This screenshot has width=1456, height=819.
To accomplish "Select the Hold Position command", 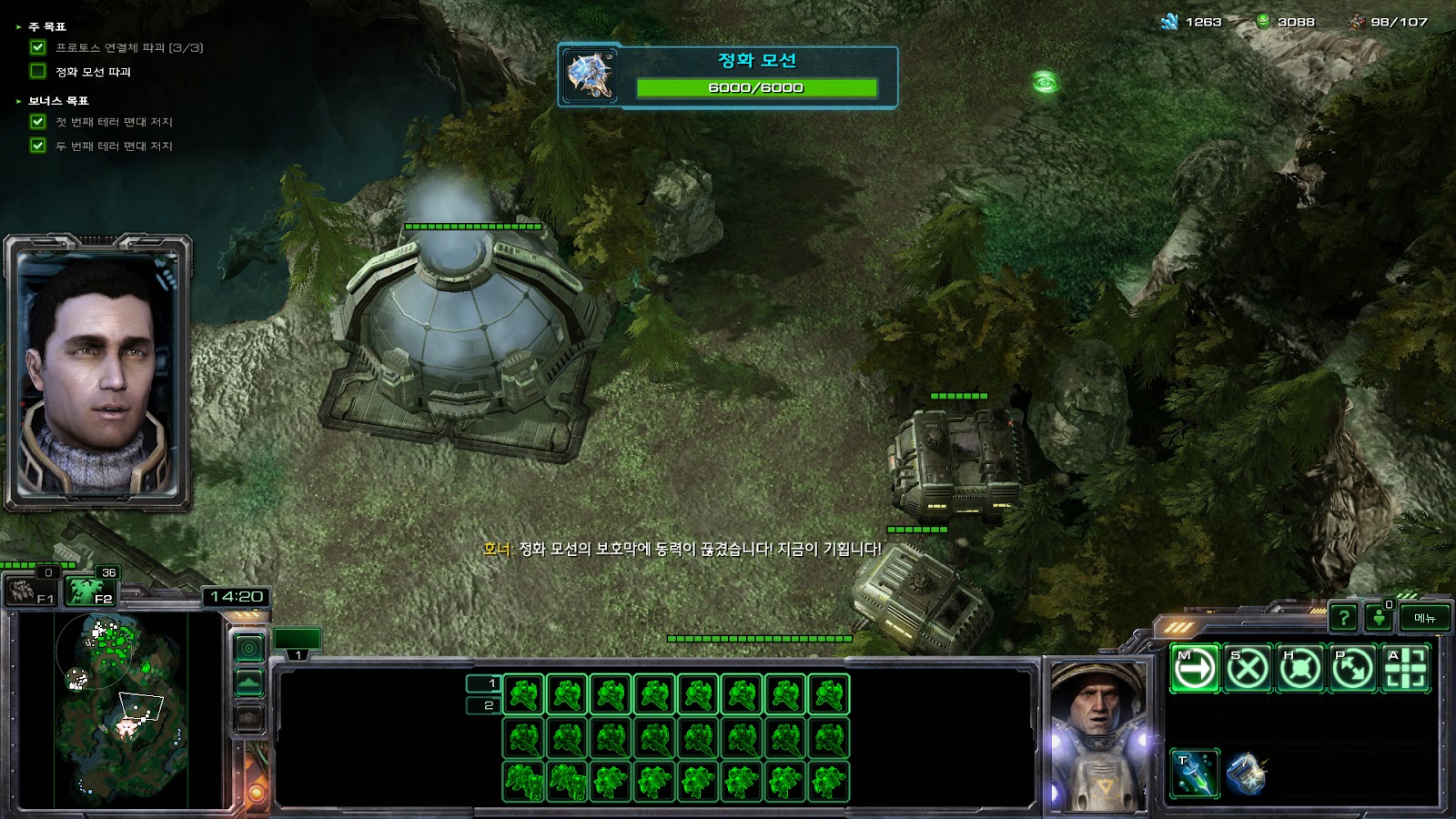I will pos(1300,669).
